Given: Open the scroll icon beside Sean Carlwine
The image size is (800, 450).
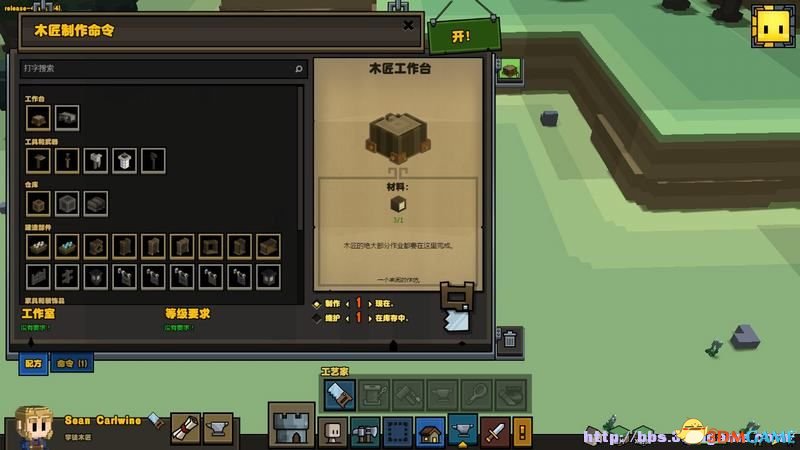Looking at the screenshot, I should pos(186,428).
